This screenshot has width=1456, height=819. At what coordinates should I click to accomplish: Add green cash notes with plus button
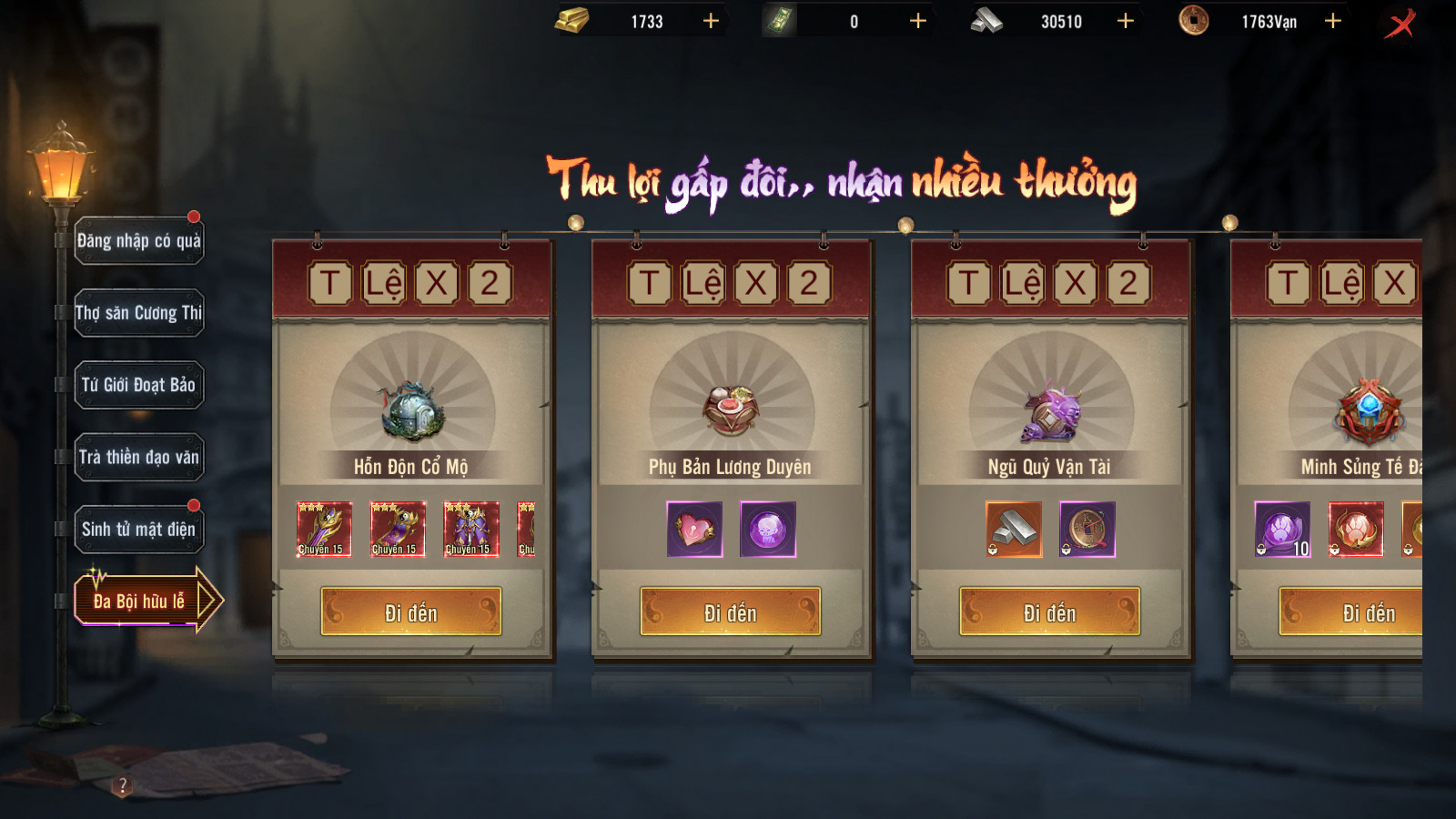tap(918, 21)
